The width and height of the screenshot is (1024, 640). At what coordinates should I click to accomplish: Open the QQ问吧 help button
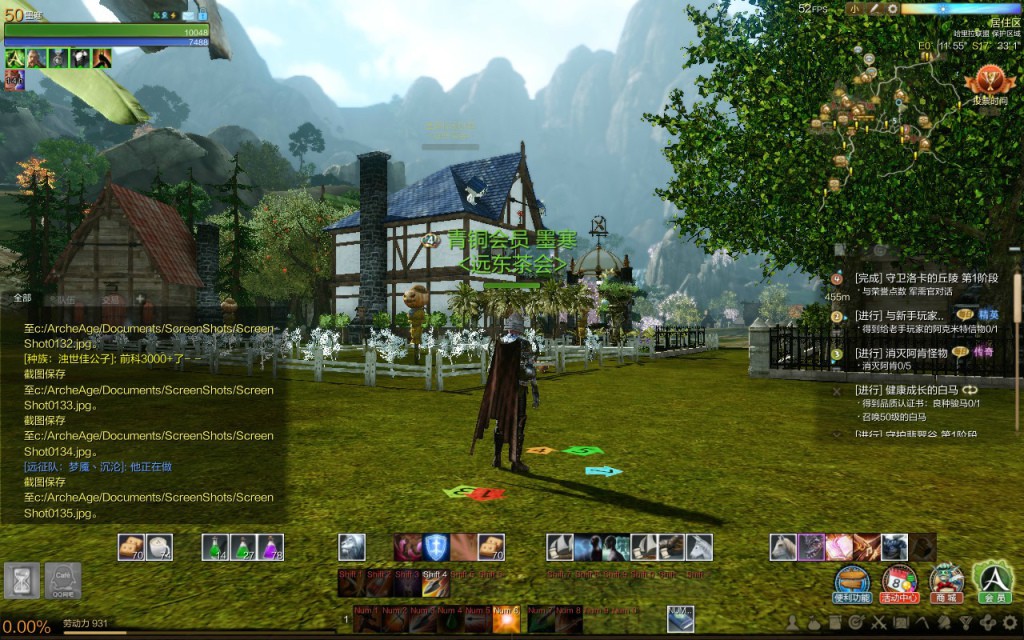63,580
